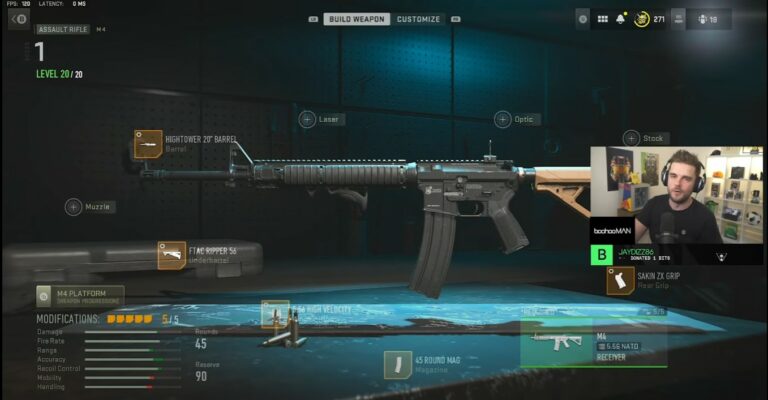The height and width of the screenshot is (400, 768).
Task: Open the settings gear icon
Action: (x=583, y=19)
